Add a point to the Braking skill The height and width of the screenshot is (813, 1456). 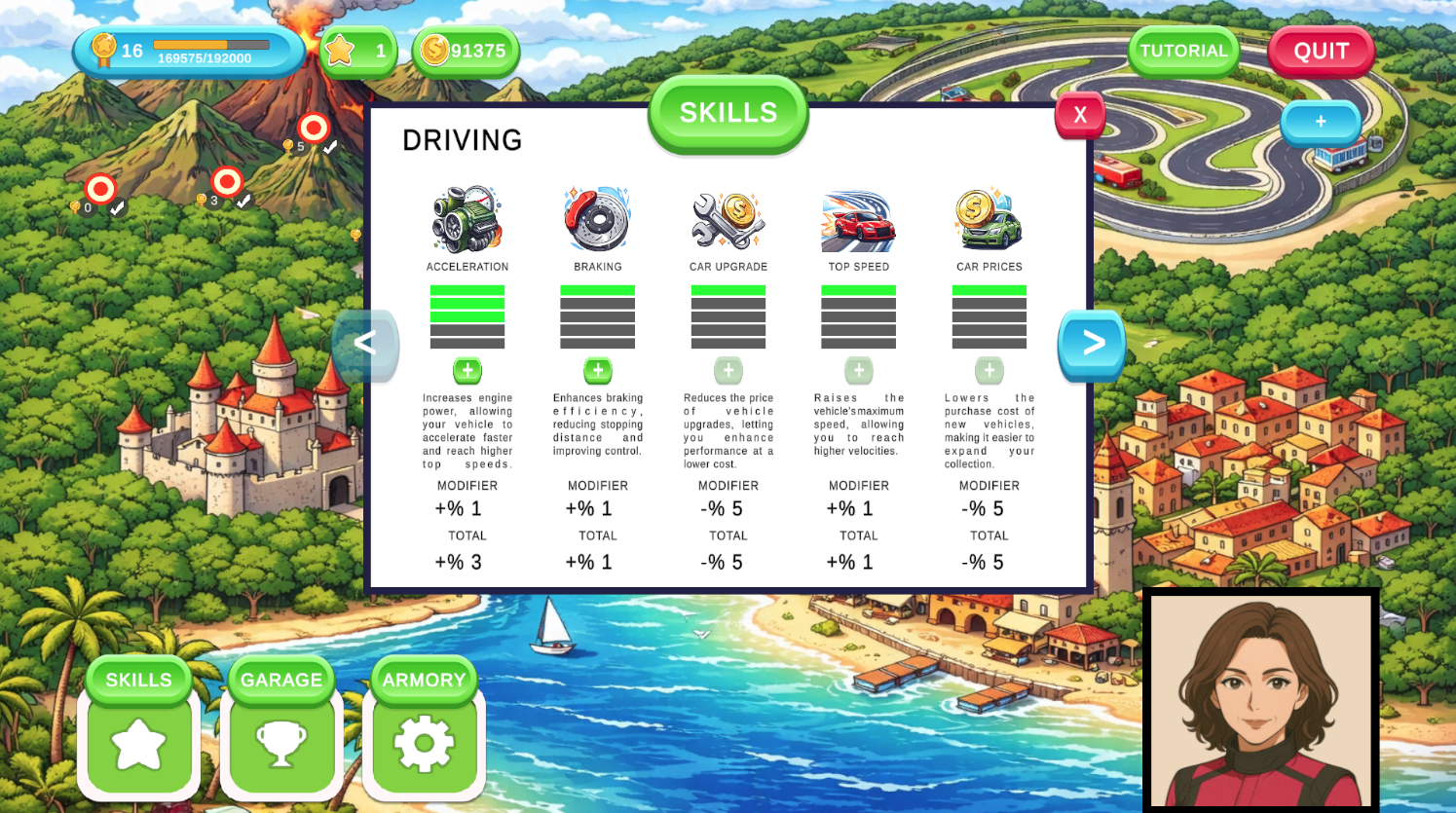pyautogui.click(x=598, y=371)
